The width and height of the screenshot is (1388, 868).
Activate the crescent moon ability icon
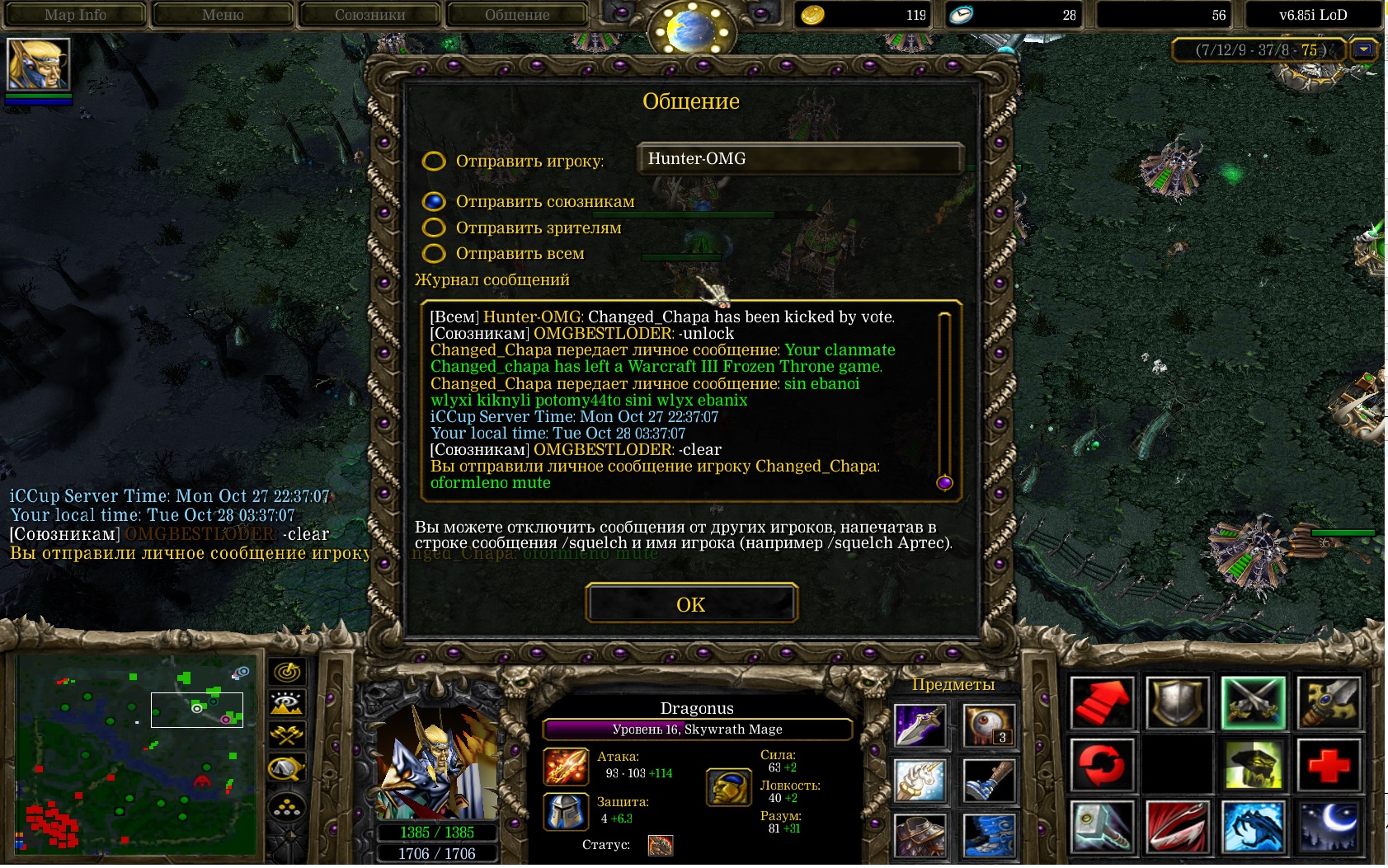click(1329, 826)
